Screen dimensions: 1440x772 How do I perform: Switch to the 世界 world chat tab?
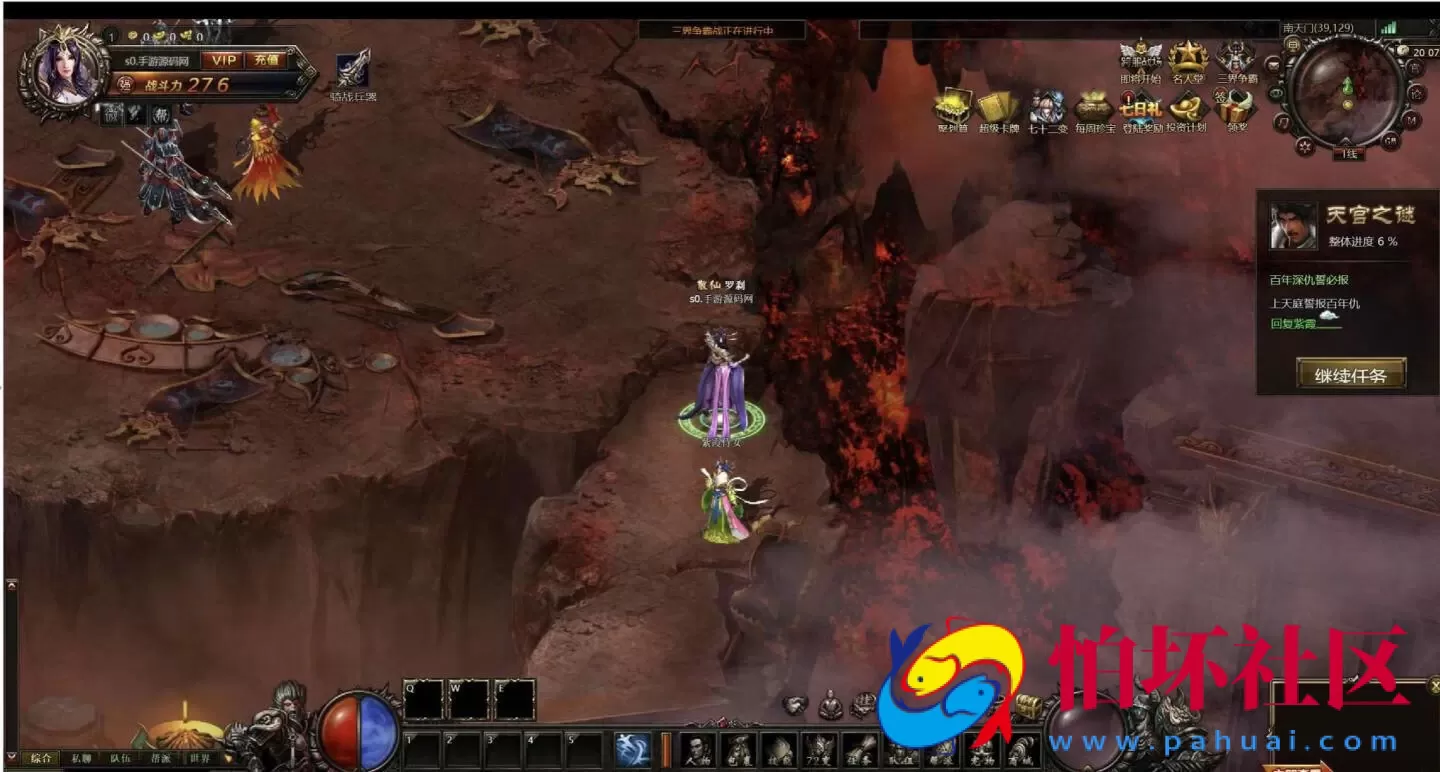[200, 758]
